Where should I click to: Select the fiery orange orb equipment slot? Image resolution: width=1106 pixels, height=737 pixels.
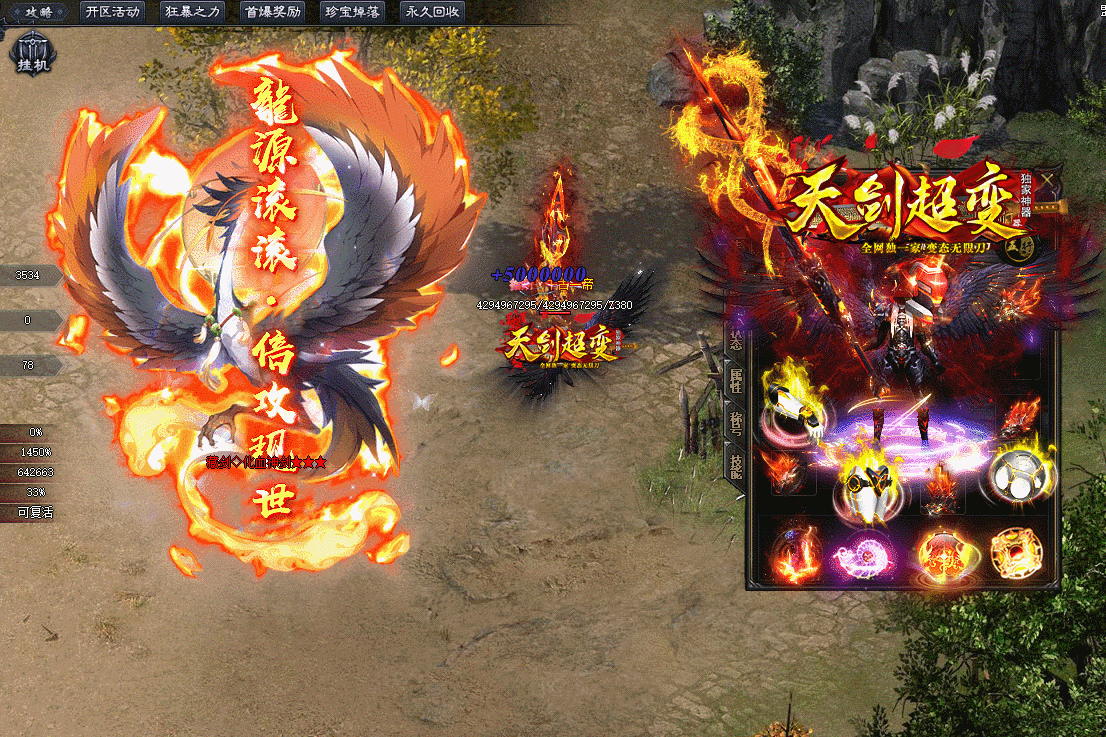pos(940,555)
